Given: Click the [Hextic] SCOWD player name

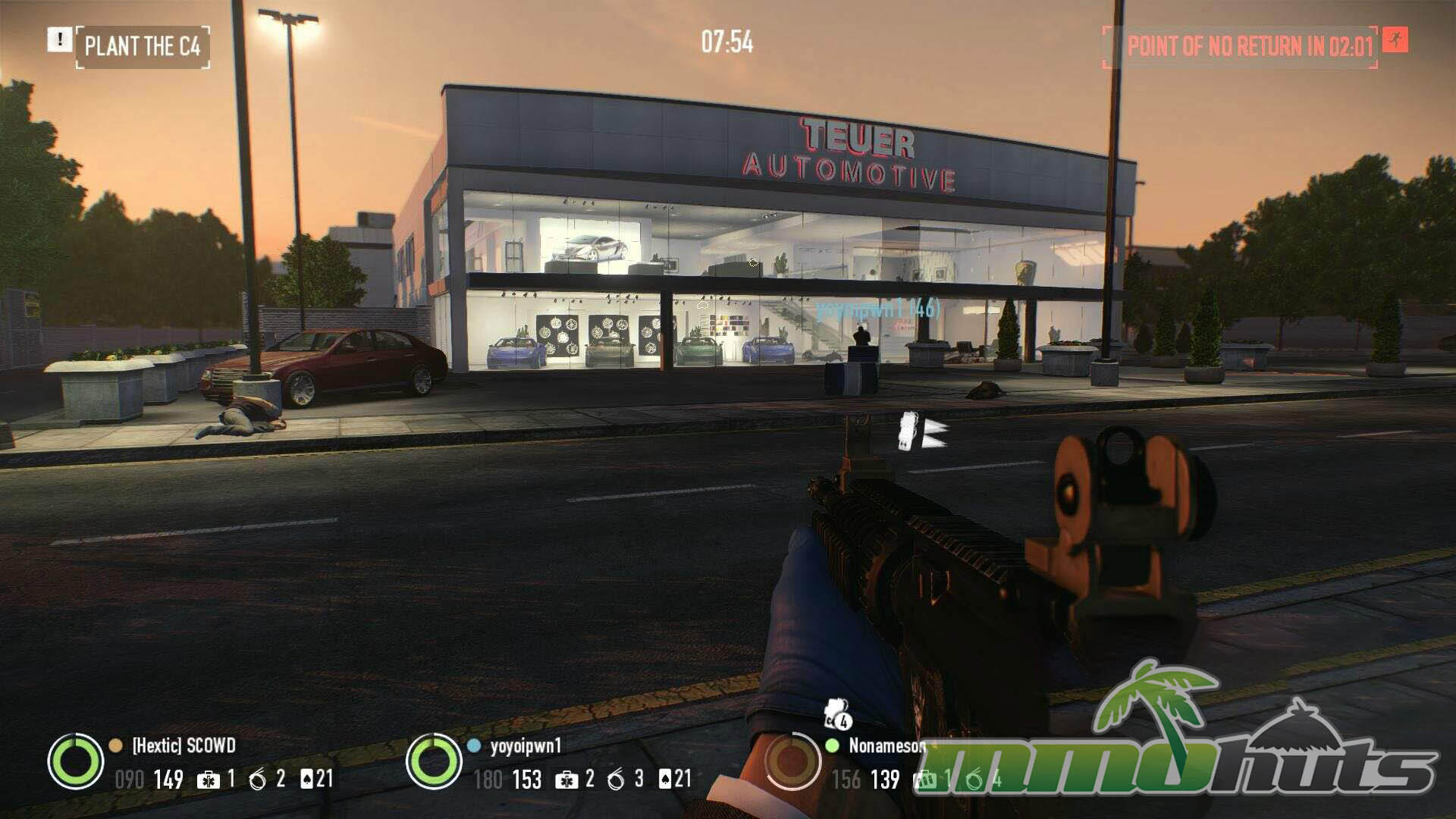Looking at the screenshot, I should (x=184, y=745).
